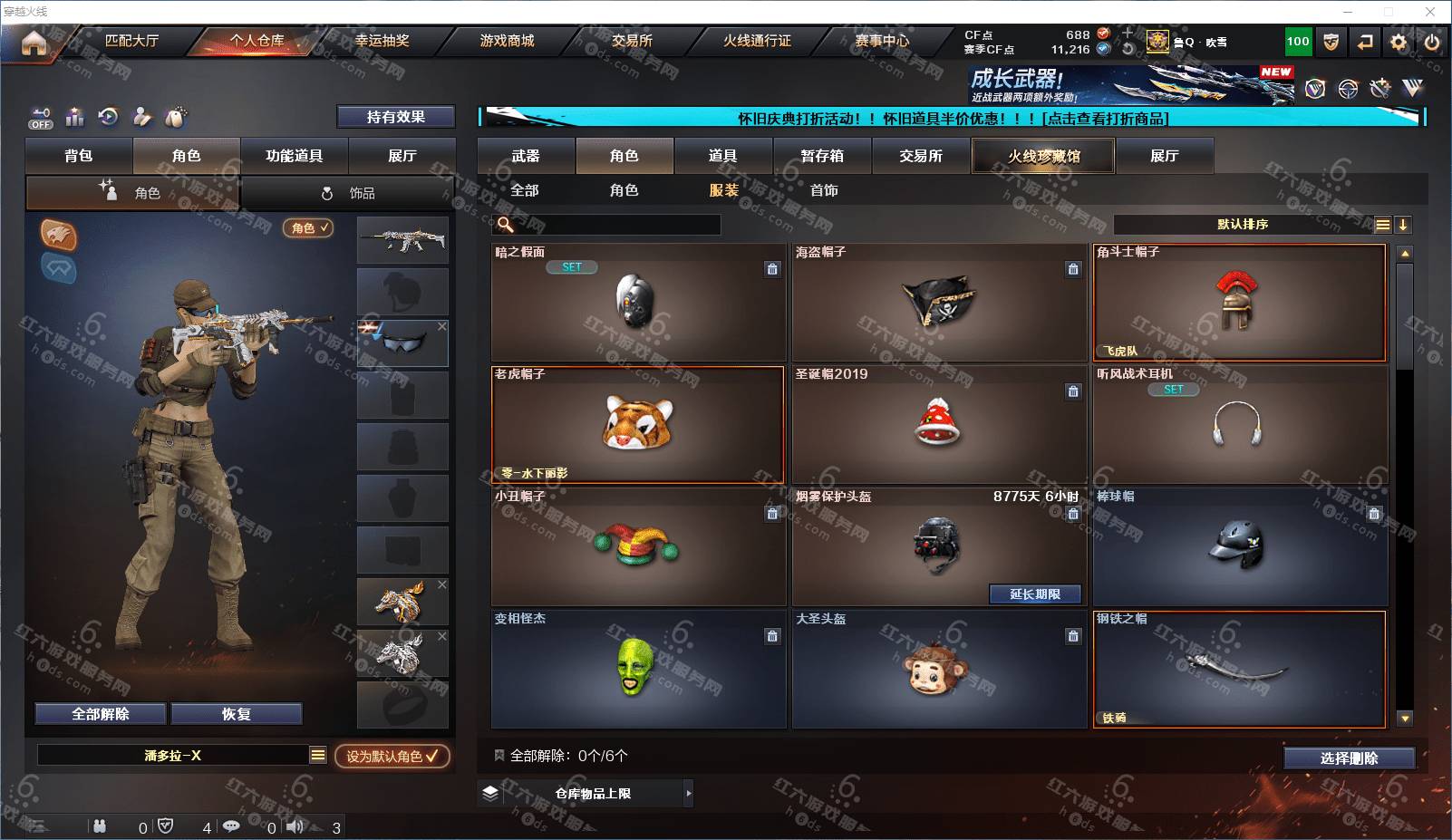This screenshot has width=1452, height=840.
Task: Switch to the 武器 weapons tab
Action: tap(526, 156)
